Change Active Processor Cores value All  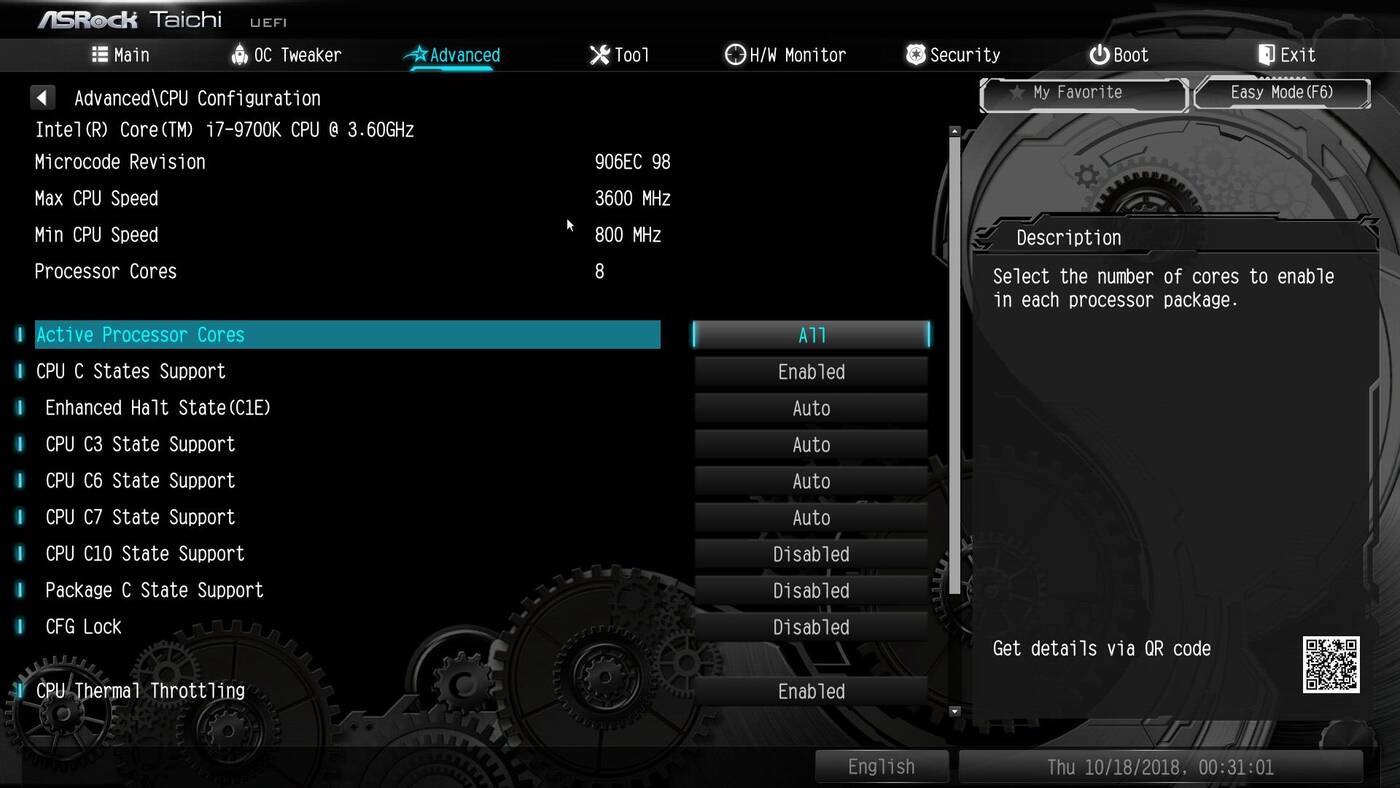pyautogui.click(x=811, y=335)
